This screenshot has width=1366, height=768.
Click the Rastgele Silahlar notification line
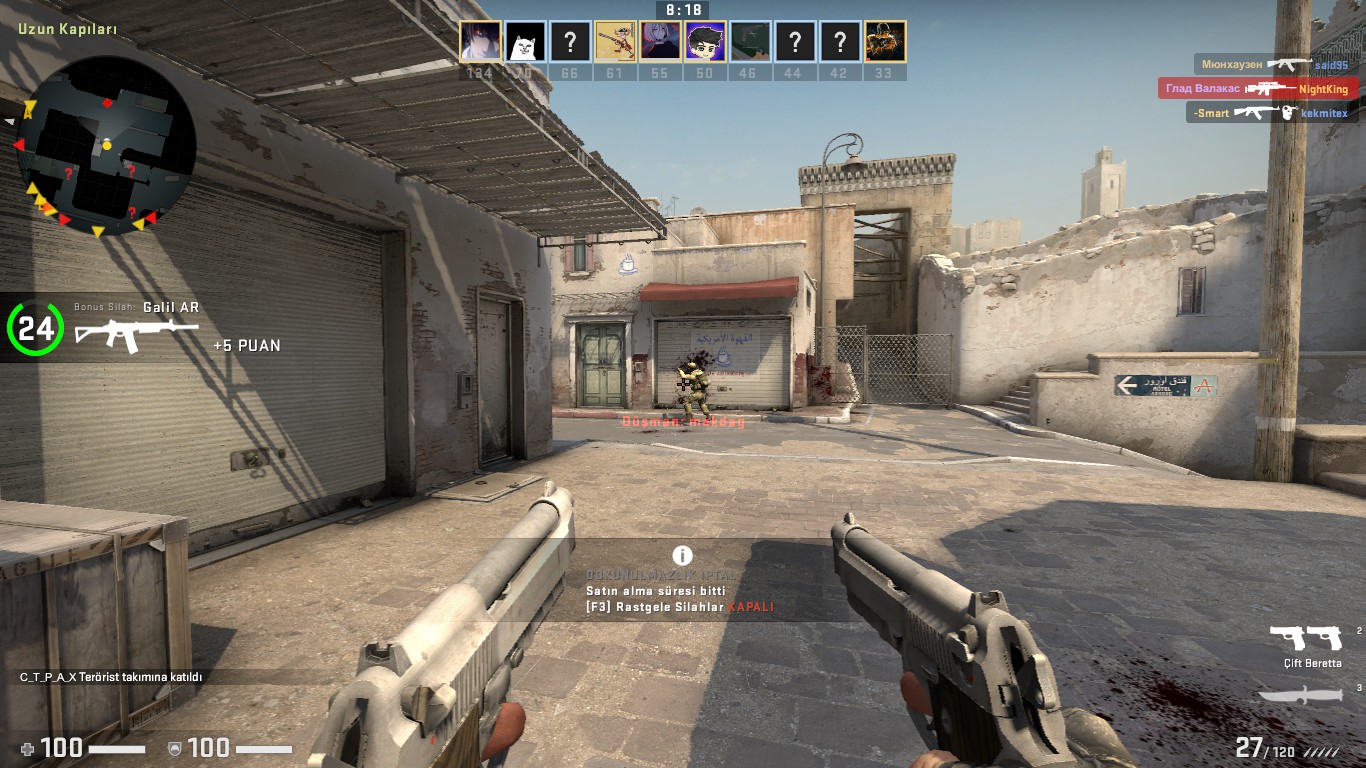click(680, 607)
